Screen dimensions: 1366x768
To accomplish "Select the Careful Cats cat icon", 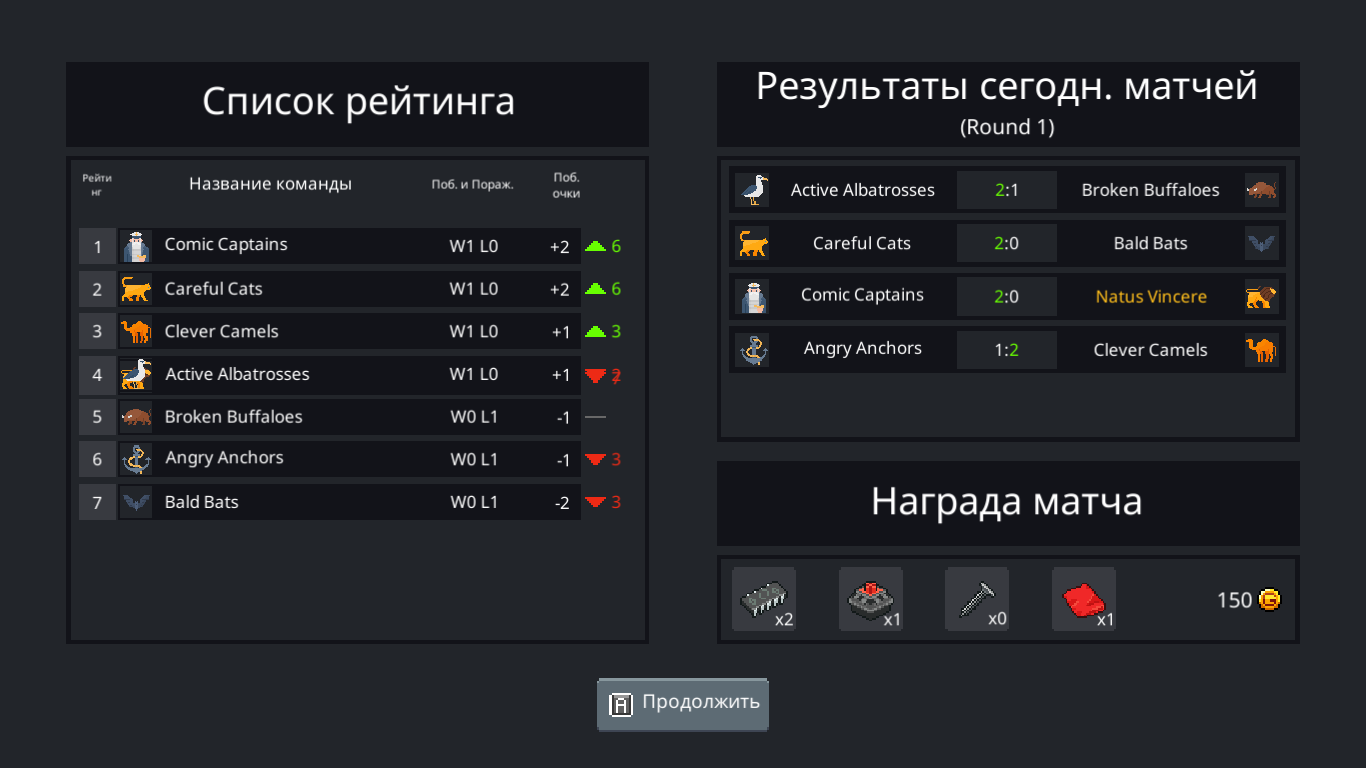I will pyautogui.click(x=136, y=289).
